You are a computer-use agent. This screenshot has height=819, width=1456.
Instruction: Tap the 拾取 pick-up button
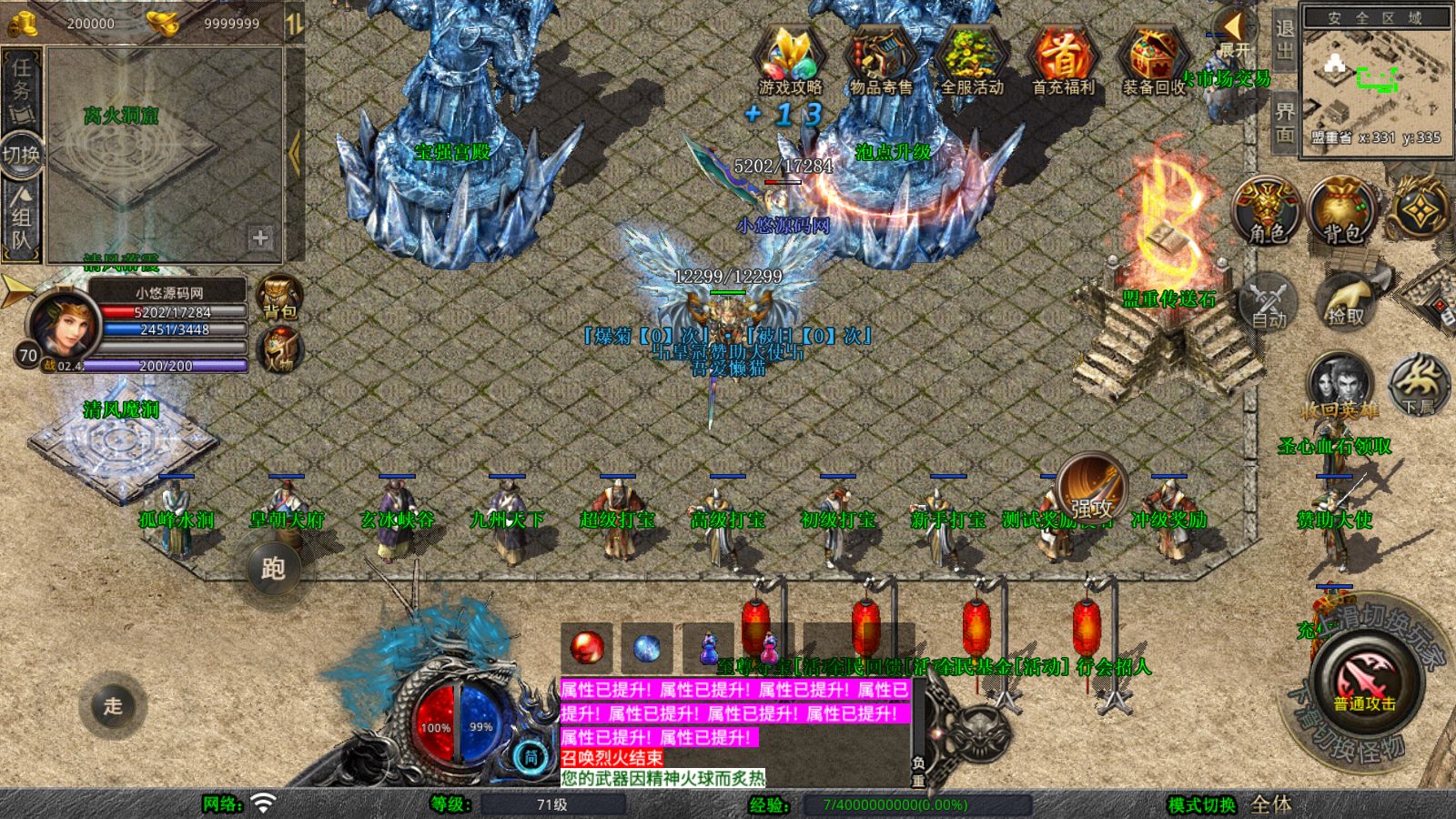[1346, 300]
